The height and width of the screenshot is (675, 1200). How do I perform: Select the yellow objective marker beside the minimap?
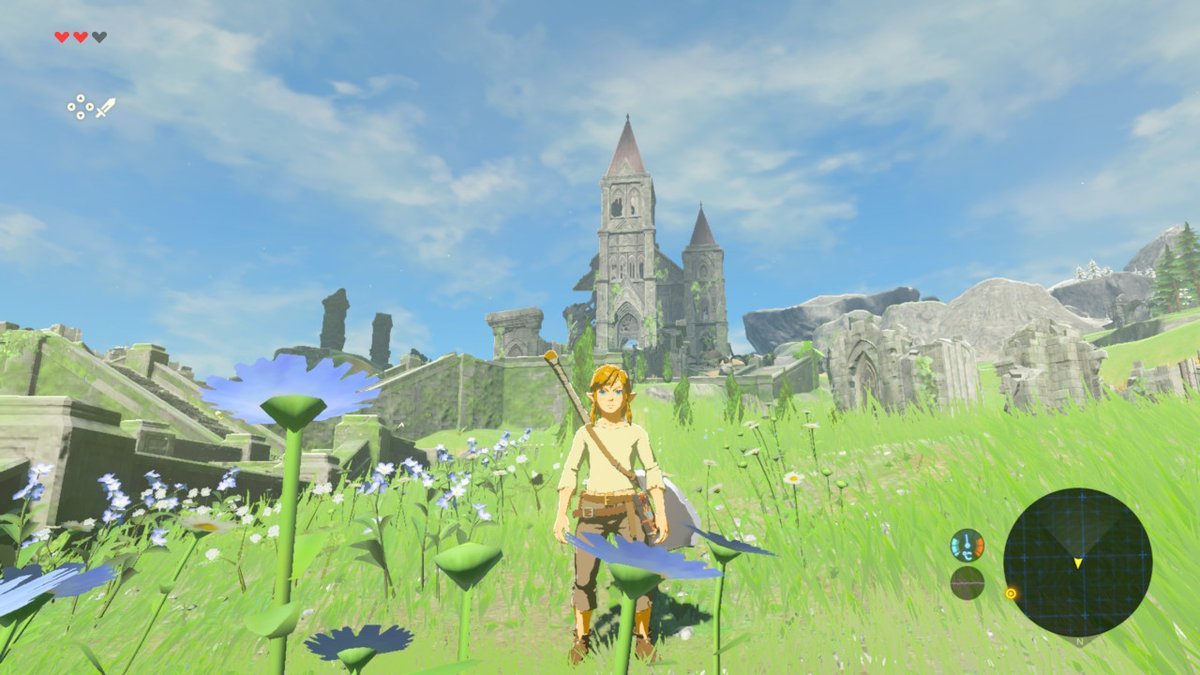pyautogui.click(x=1011, y=593)
